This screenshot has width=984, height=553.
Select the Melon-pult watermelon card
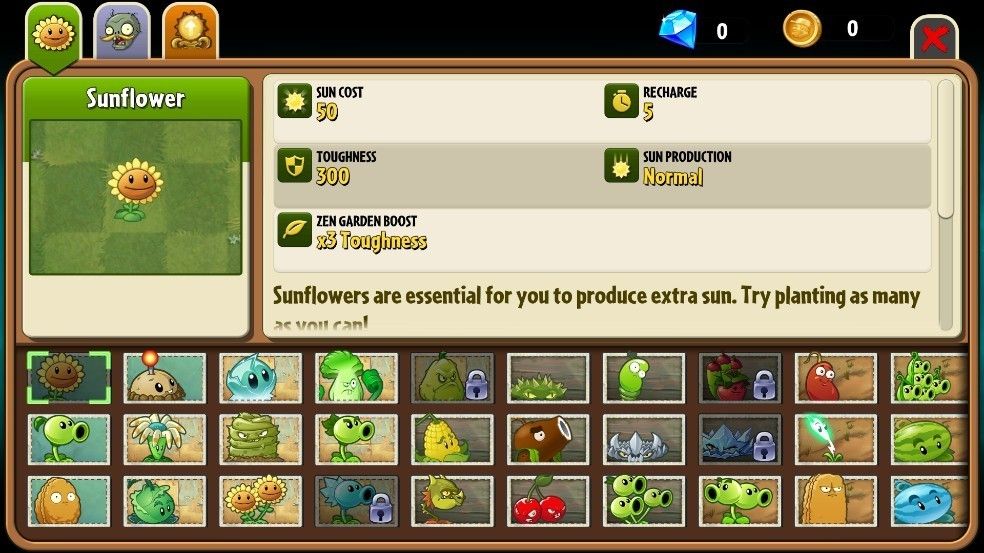coord(928,439)
